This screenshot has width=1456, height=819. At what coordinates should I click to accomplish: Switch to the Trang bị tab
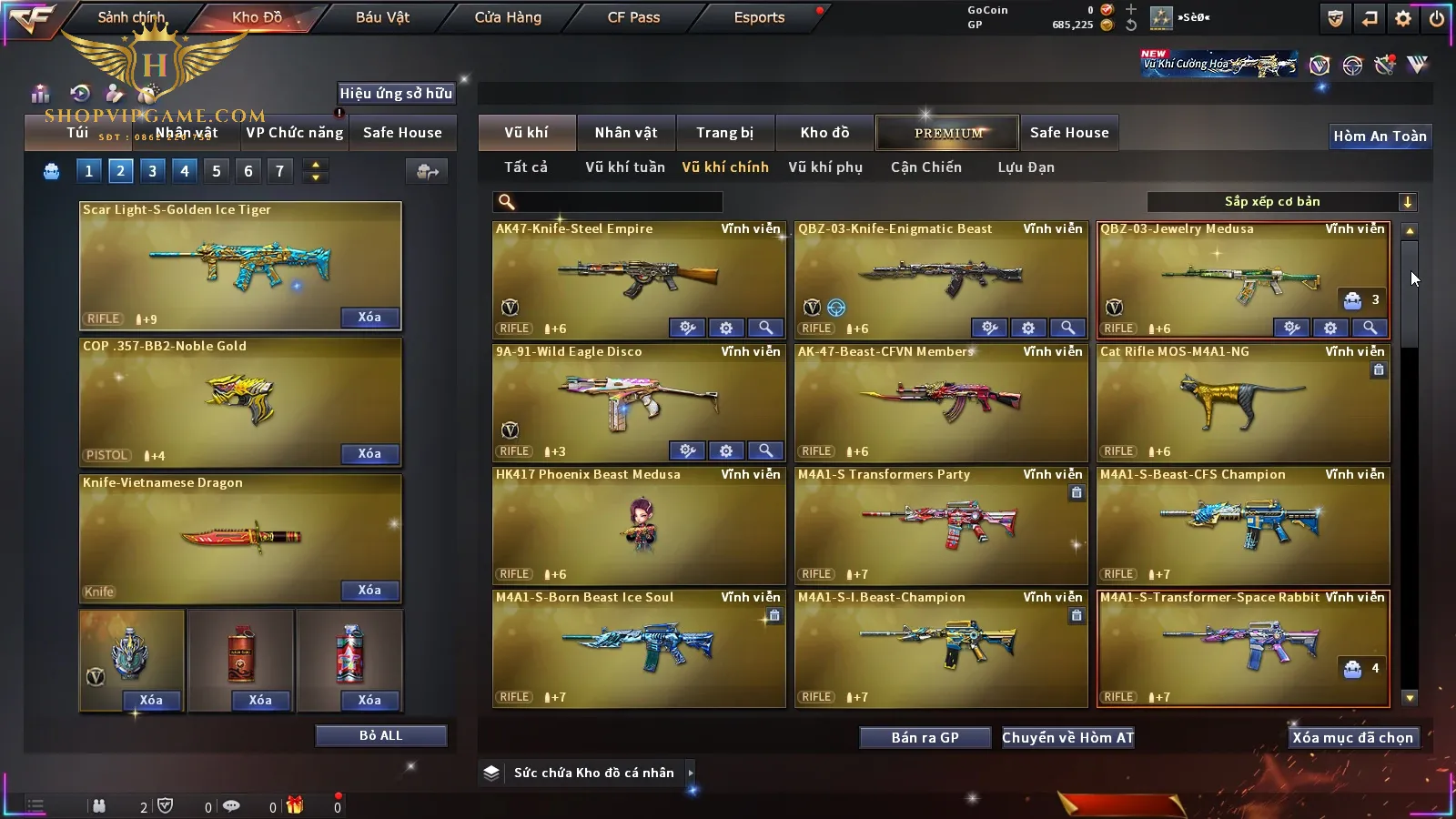724,133
